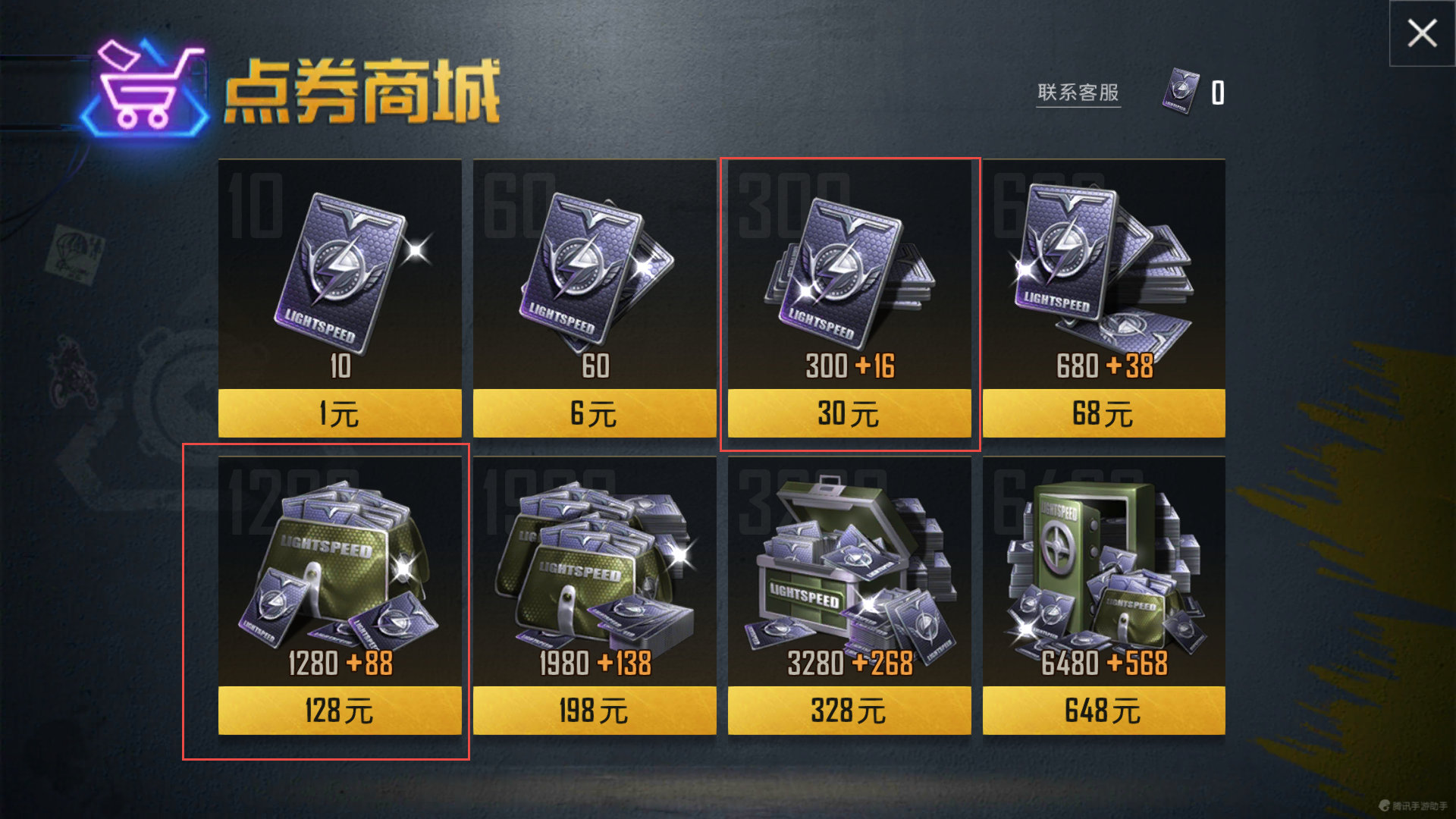Select the 30元 price bar on the 300 pack
The image size is (1456, 819).
848,413
